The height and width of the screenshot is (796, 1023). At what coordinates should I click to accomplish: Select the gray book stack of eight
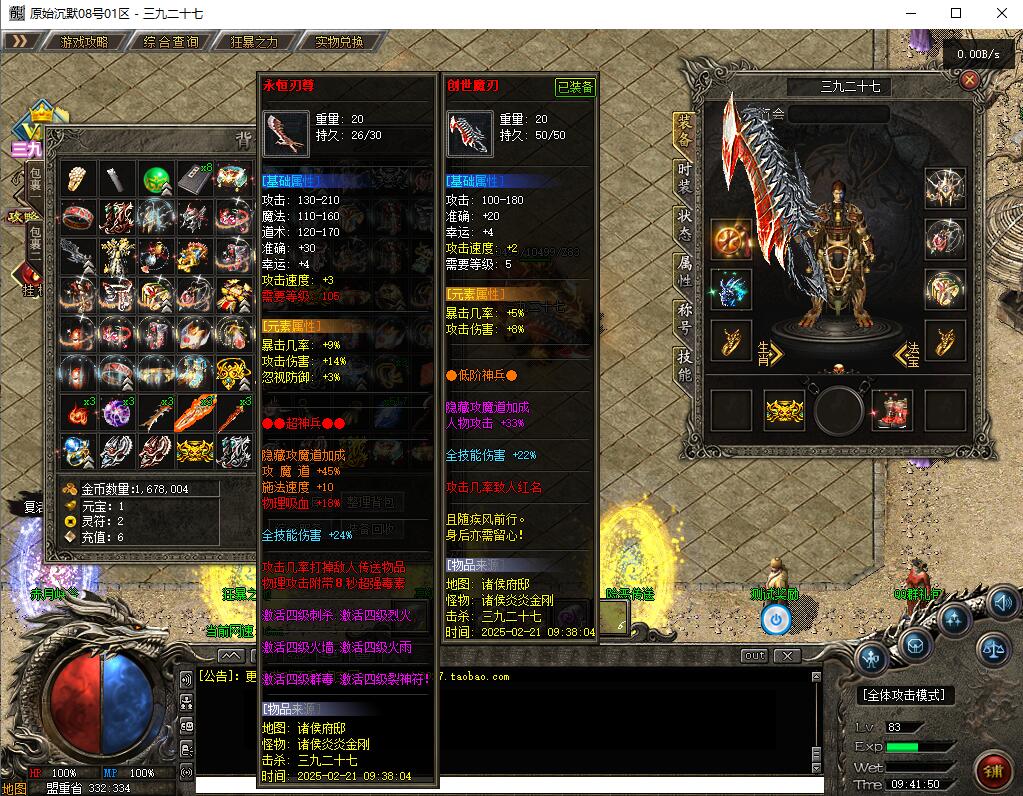click(195, 180)
